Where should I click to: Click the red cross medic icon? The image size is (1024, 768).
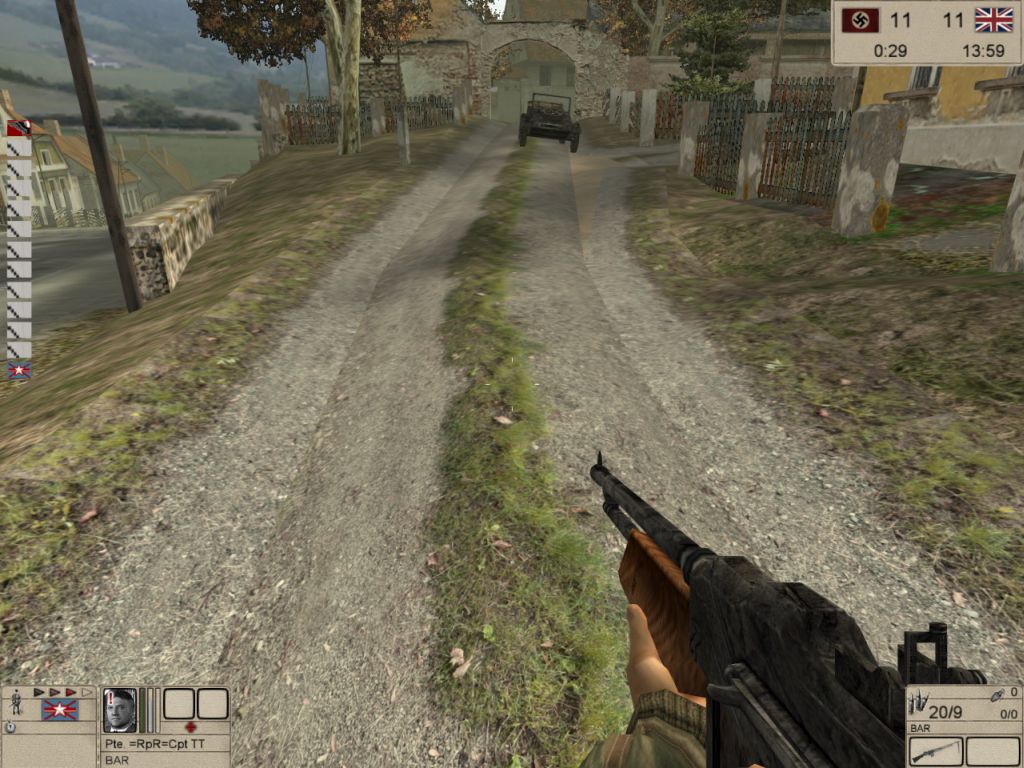coord(191,727)
